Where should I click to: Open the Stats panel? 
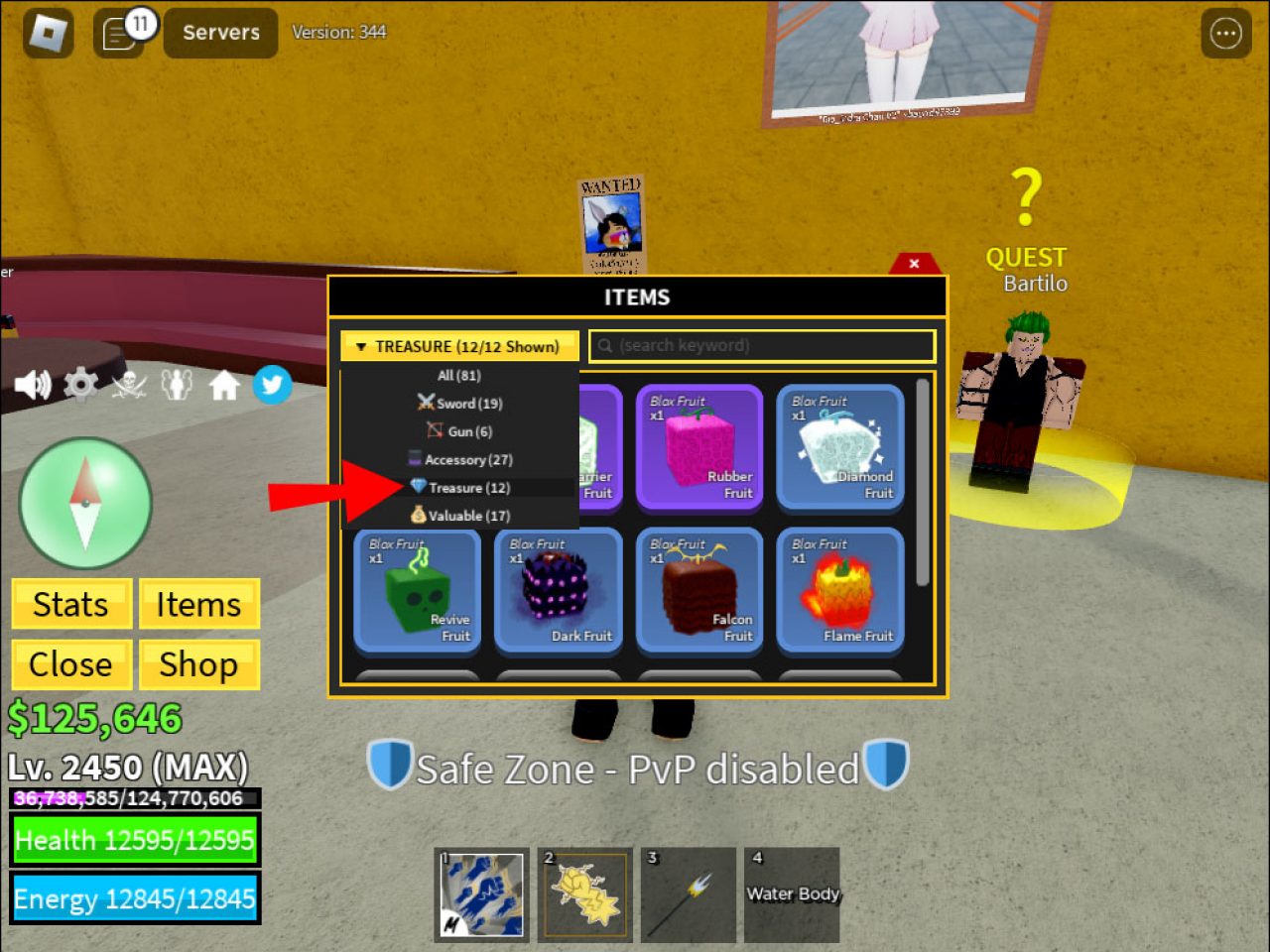click(x=70, y=604)
